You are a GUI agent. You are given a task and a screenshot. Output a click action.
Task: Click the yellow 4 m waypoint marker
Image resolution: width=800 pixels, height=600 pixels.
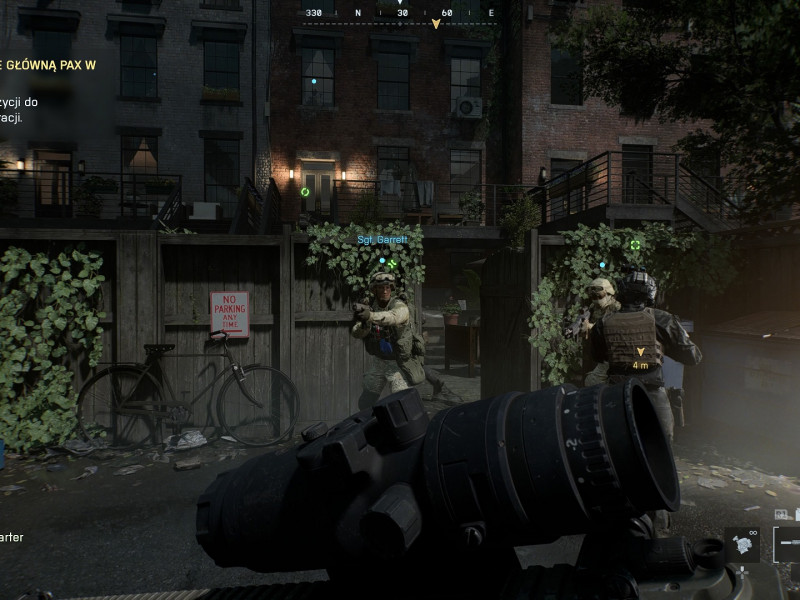[641, 353]
